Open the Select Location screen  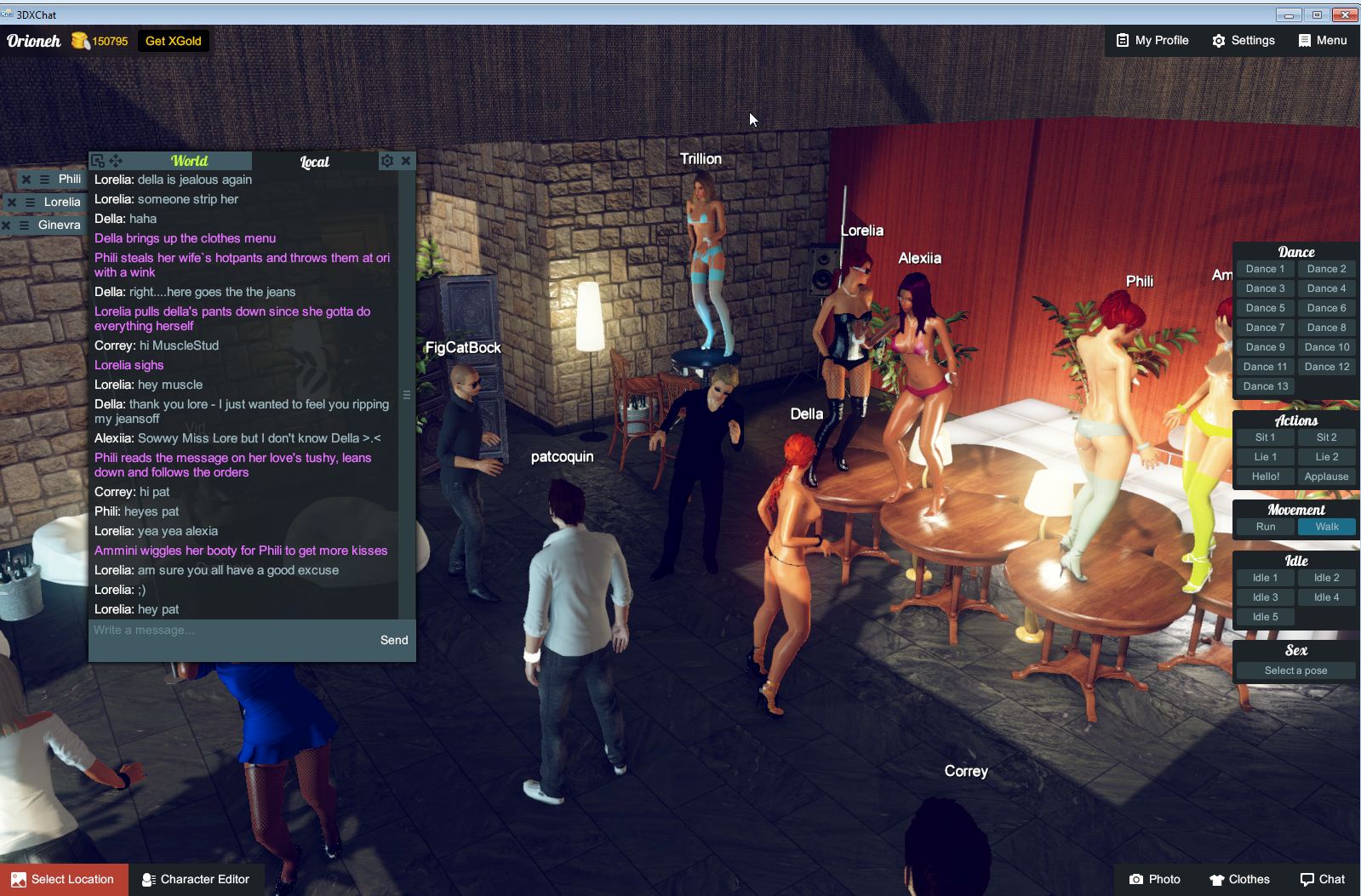pos(64,879)
